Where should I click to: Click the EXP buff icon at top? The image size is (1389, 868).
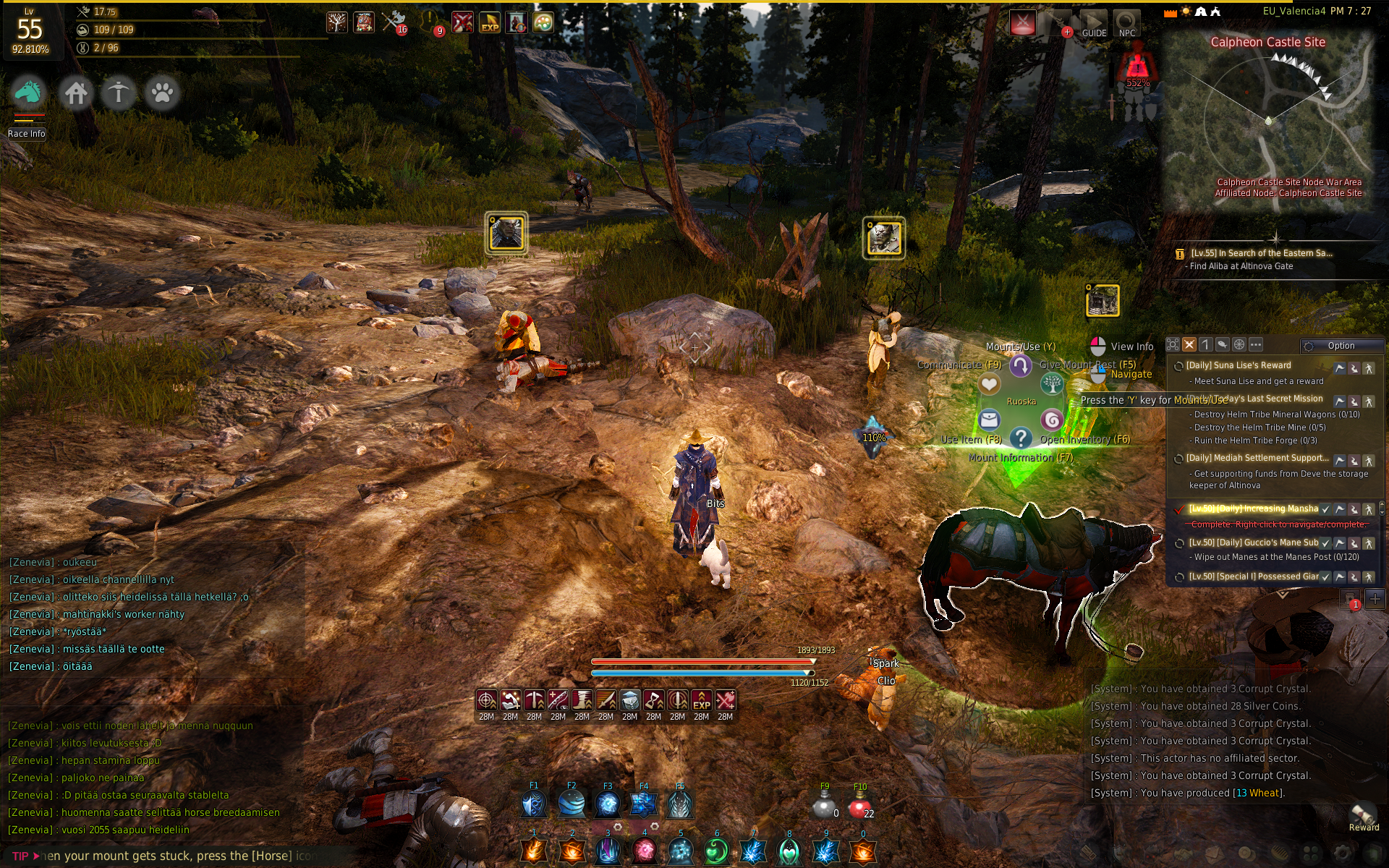pos(490,22)
